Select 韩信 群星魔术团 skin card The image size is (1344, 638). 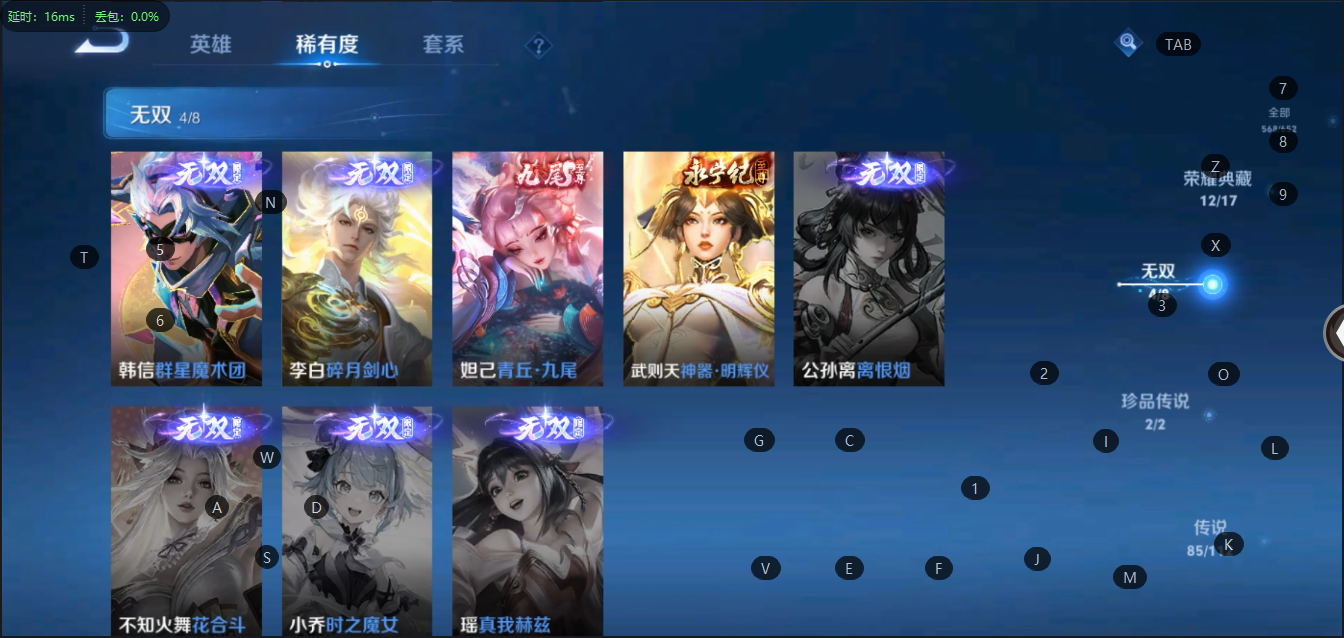[186, 268]
